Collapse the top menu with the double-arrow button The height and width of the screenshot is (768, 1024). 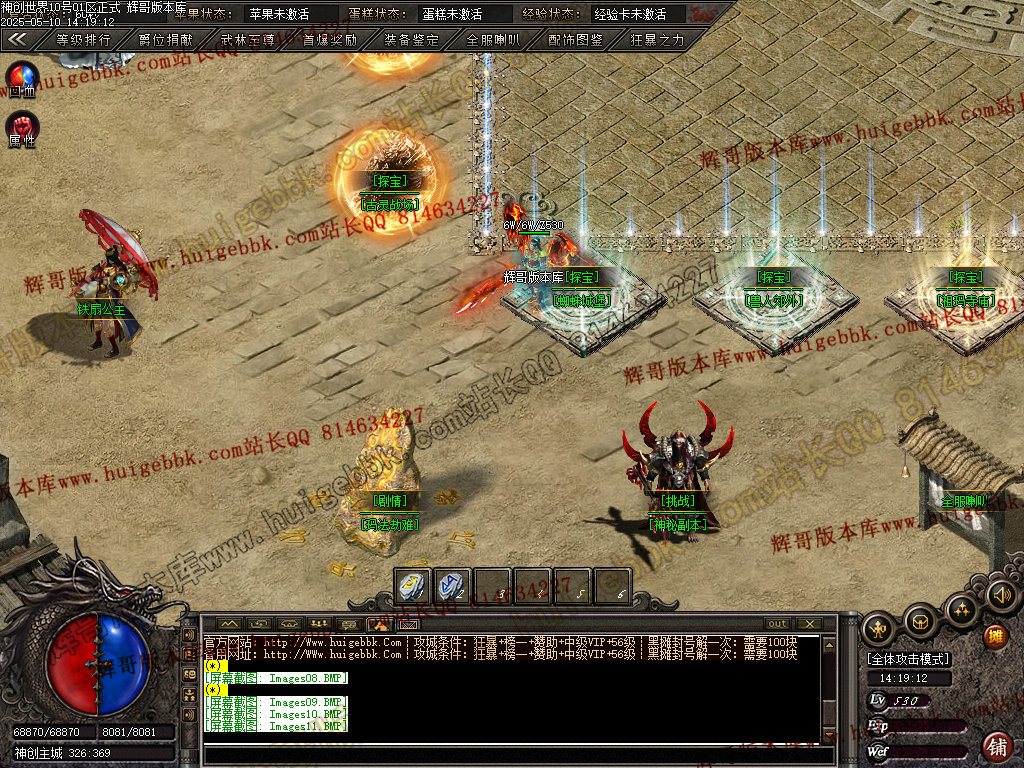coord(17,40)
